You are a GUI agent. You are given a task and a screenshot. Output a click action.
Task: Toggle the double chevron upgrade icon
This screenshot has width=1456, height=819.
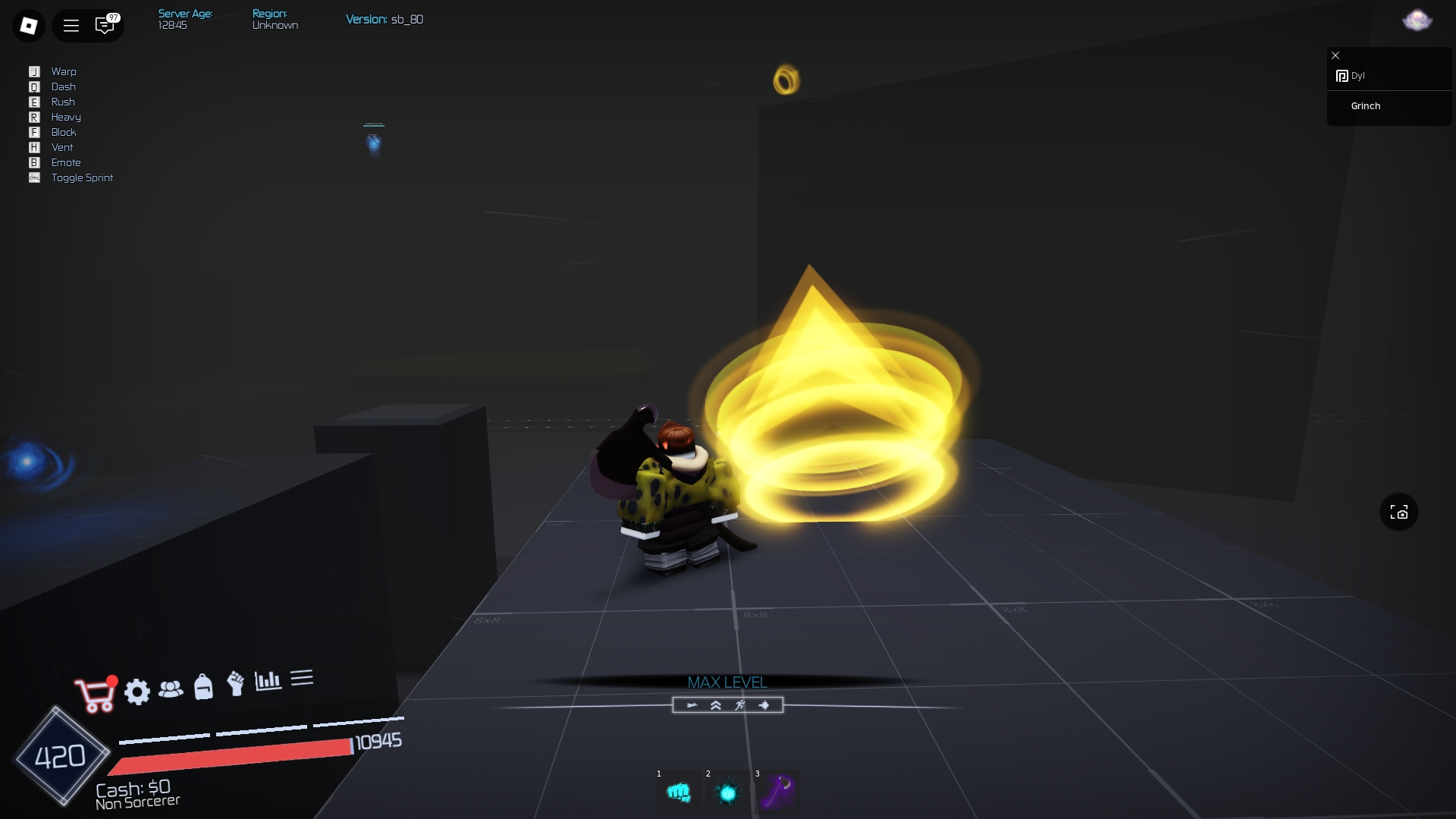pyautogui.click(x=715, y=705)
